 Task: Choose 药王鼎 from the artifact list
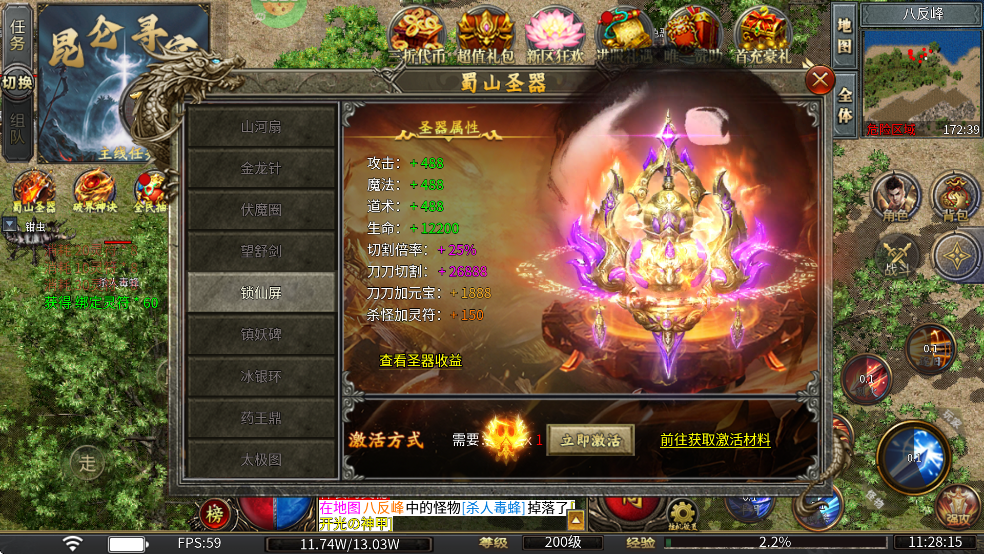click(x=261, y=418)
